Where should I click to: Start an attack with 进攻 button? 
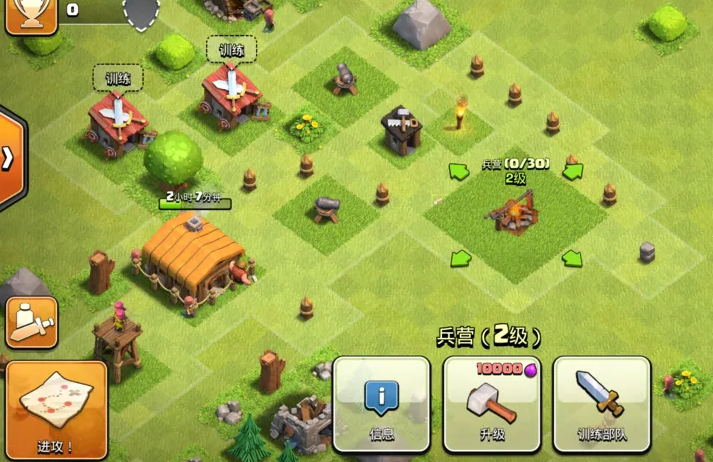[56, 410]
